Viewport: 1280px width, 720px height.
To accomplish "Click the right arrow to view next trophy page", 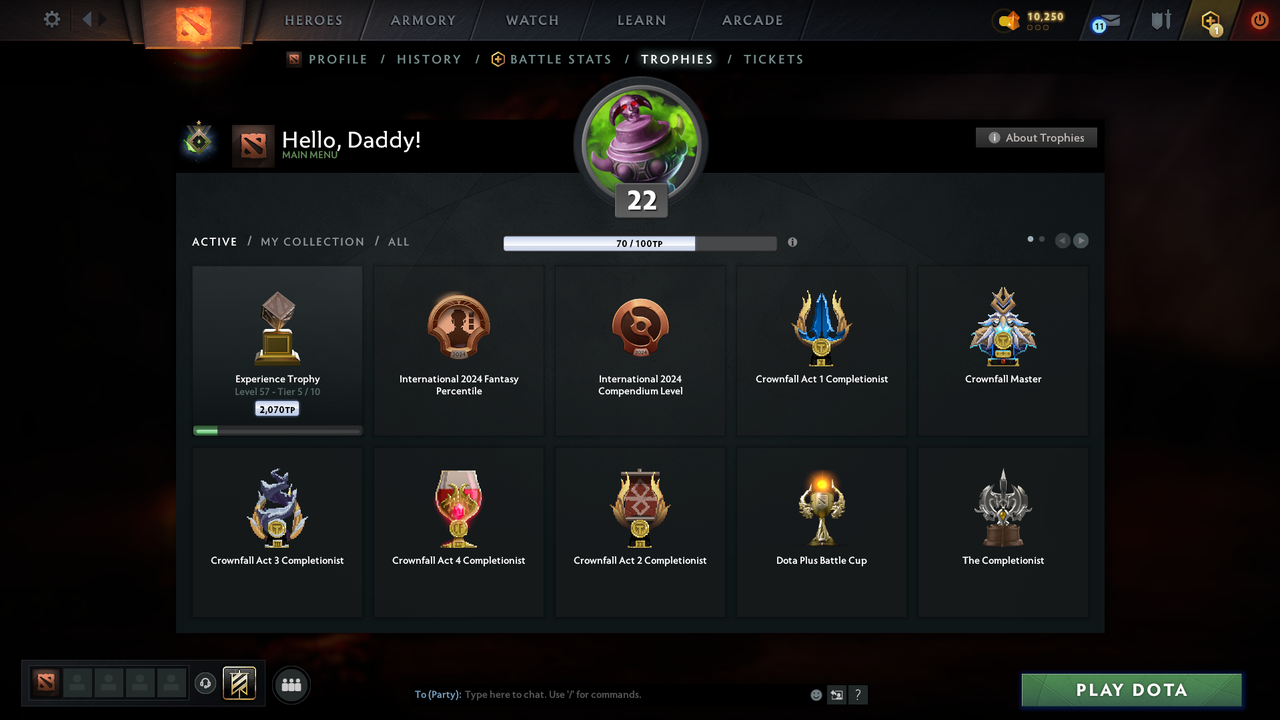I will tap(1081, 240).
